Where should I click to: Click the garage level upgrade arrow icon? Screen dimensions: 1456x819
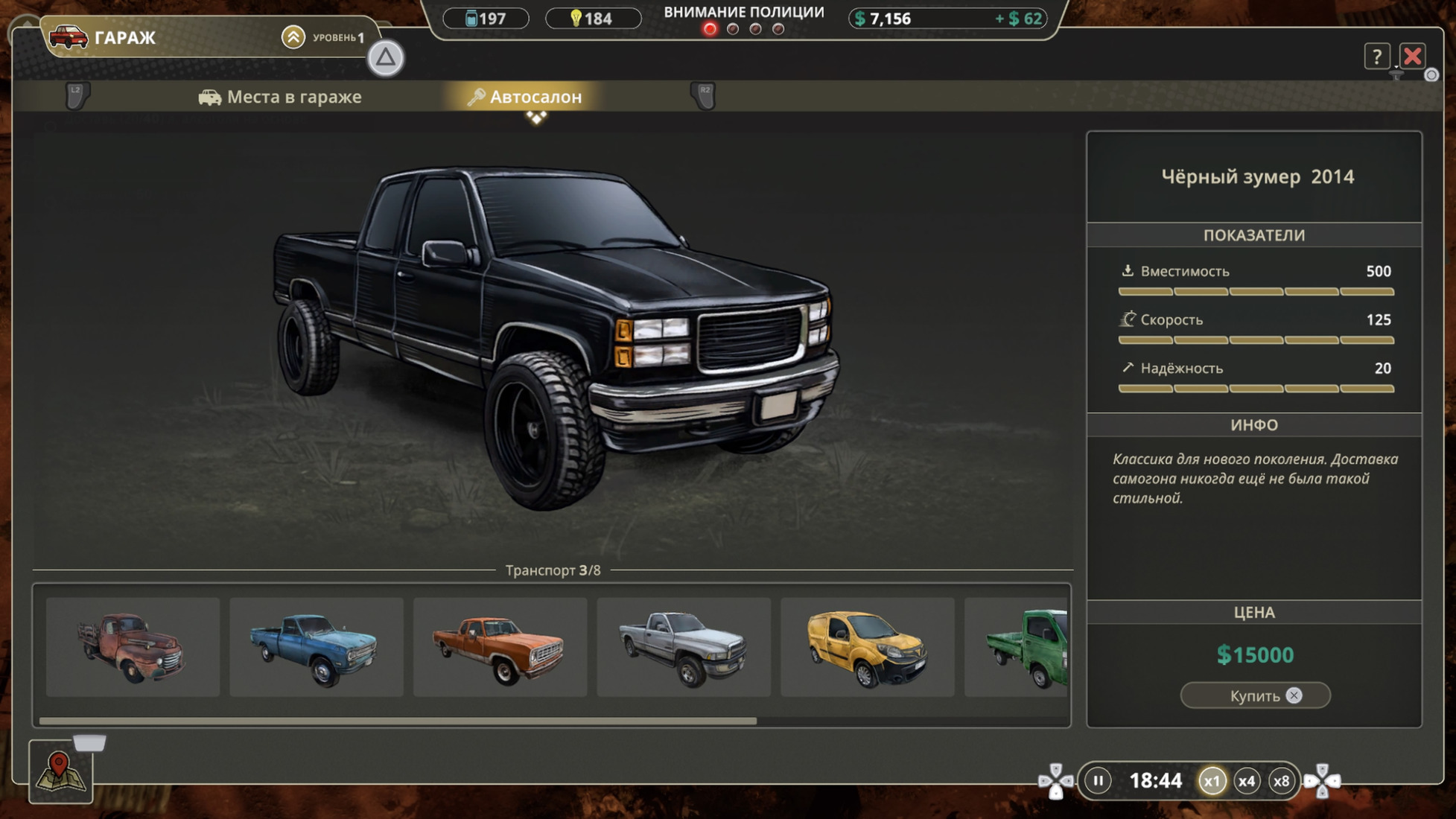(x=293, y=36)
